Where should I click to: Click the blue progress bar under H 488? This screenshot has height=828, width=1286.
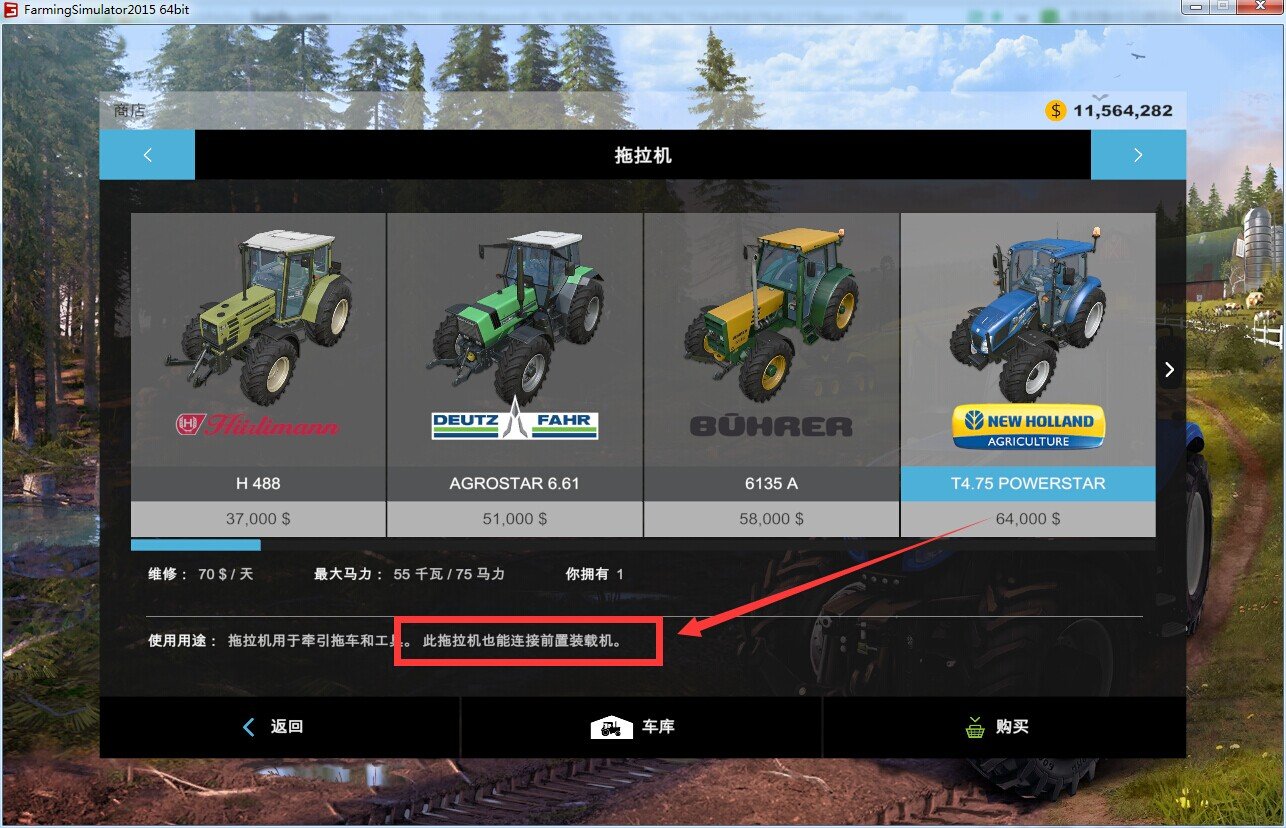pos(196,544)
